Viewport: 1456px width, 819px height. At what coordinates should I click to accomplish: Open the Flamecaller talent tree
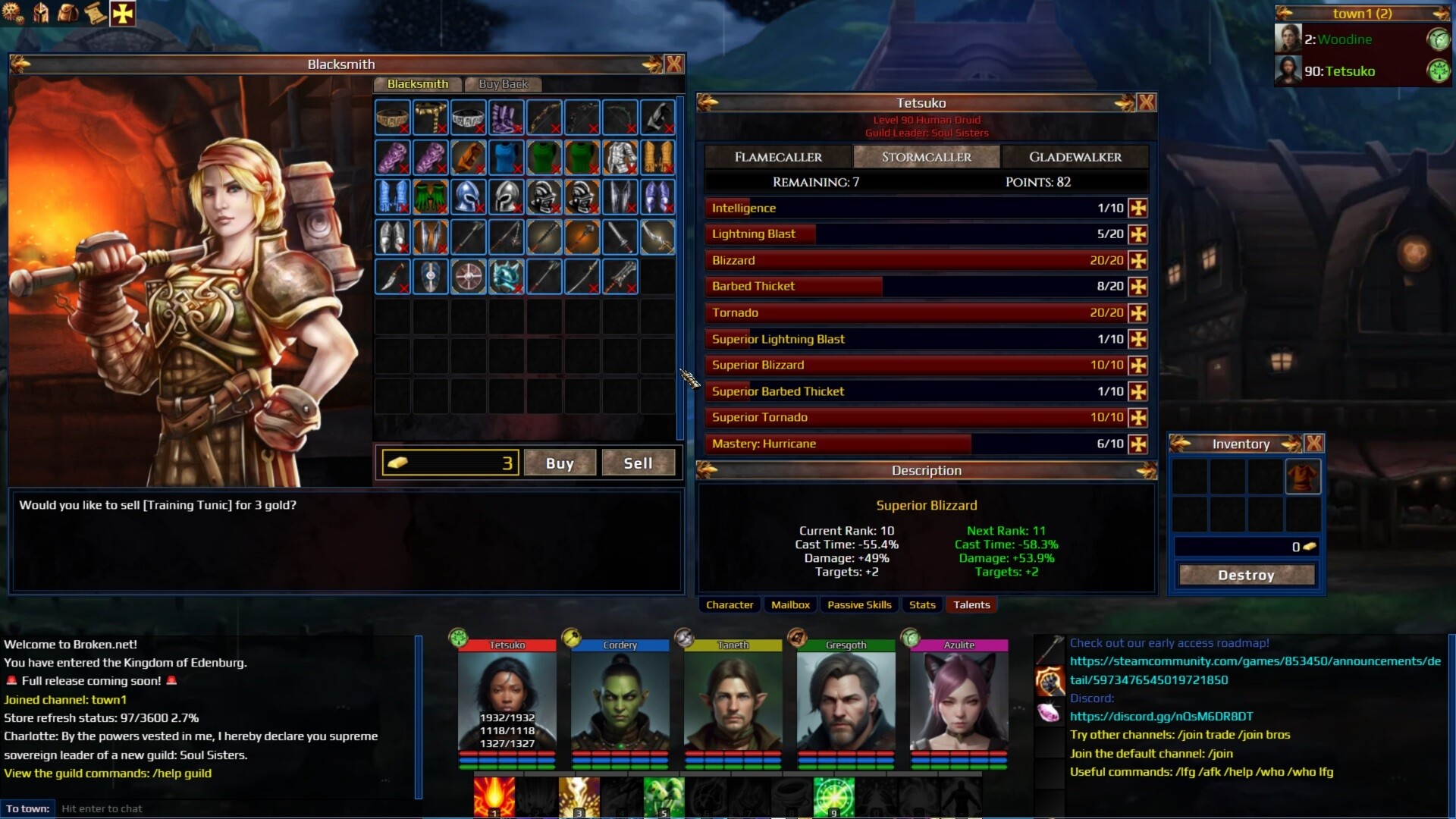tap(778, 157)
